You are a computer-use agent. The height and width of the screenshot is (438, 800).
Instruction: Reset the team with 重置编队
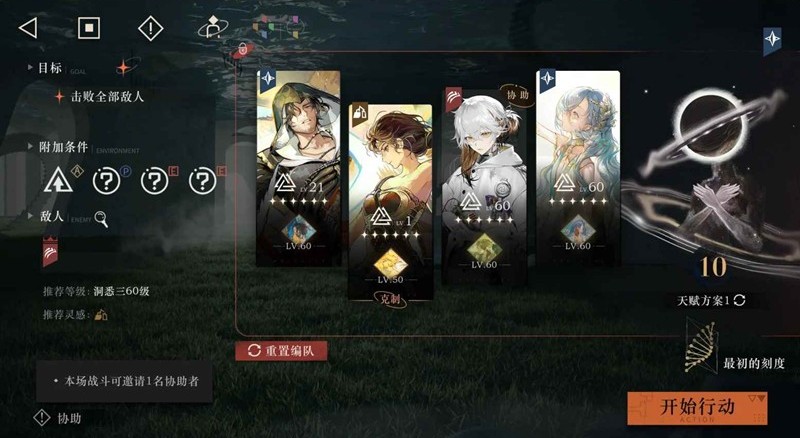coord(281,351)
